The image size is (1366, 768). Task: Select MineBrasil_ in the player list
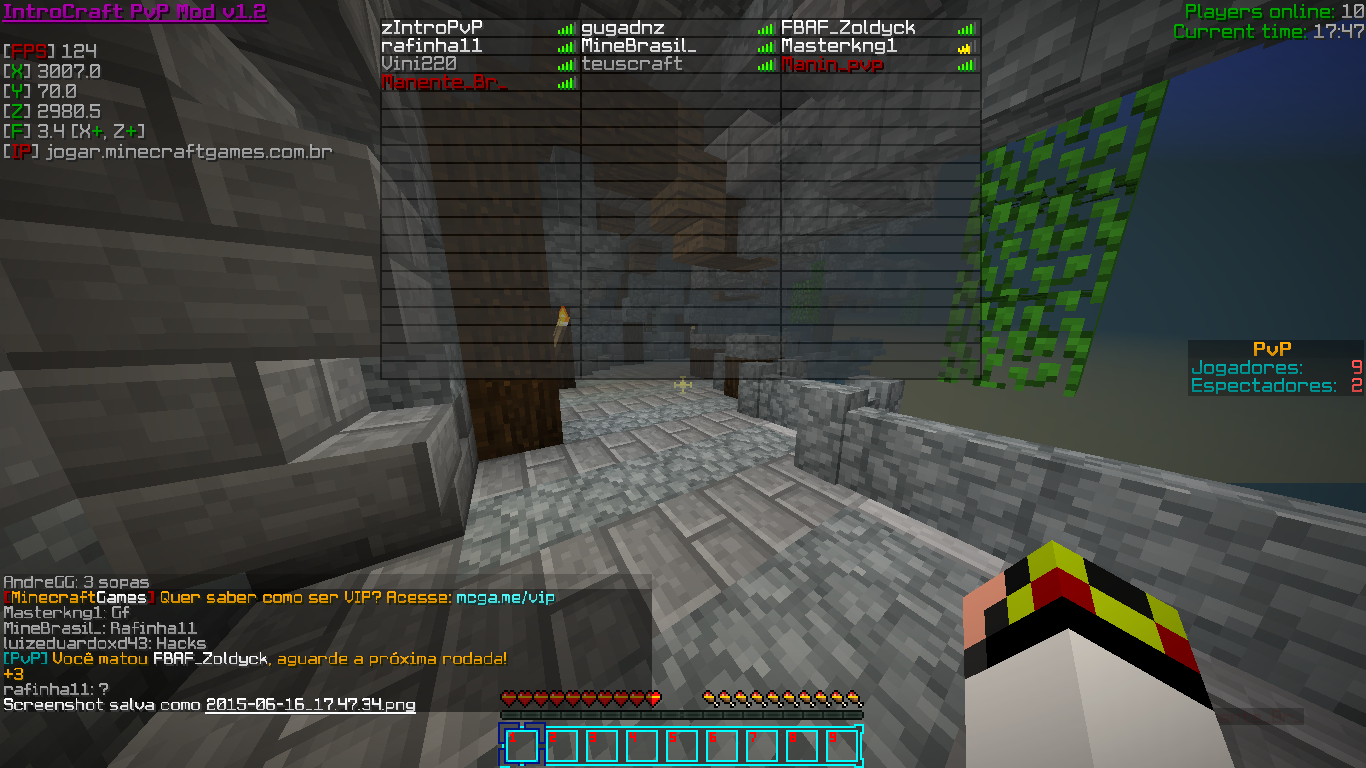pos(638,46)
